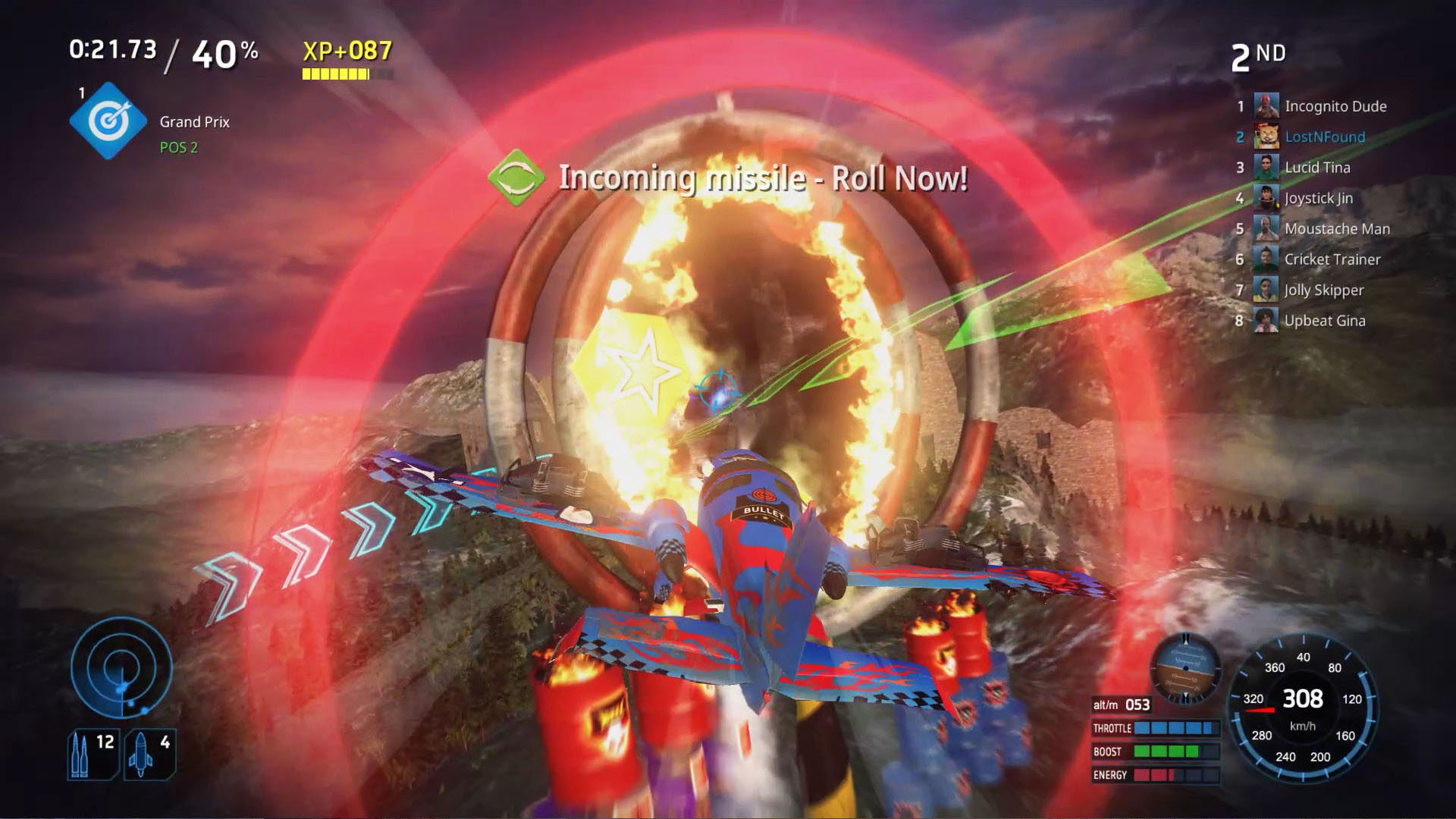Click Incognito Dude's avatar portrait
Viewport: 1456px width, 819px height.
click(1265, 106)
